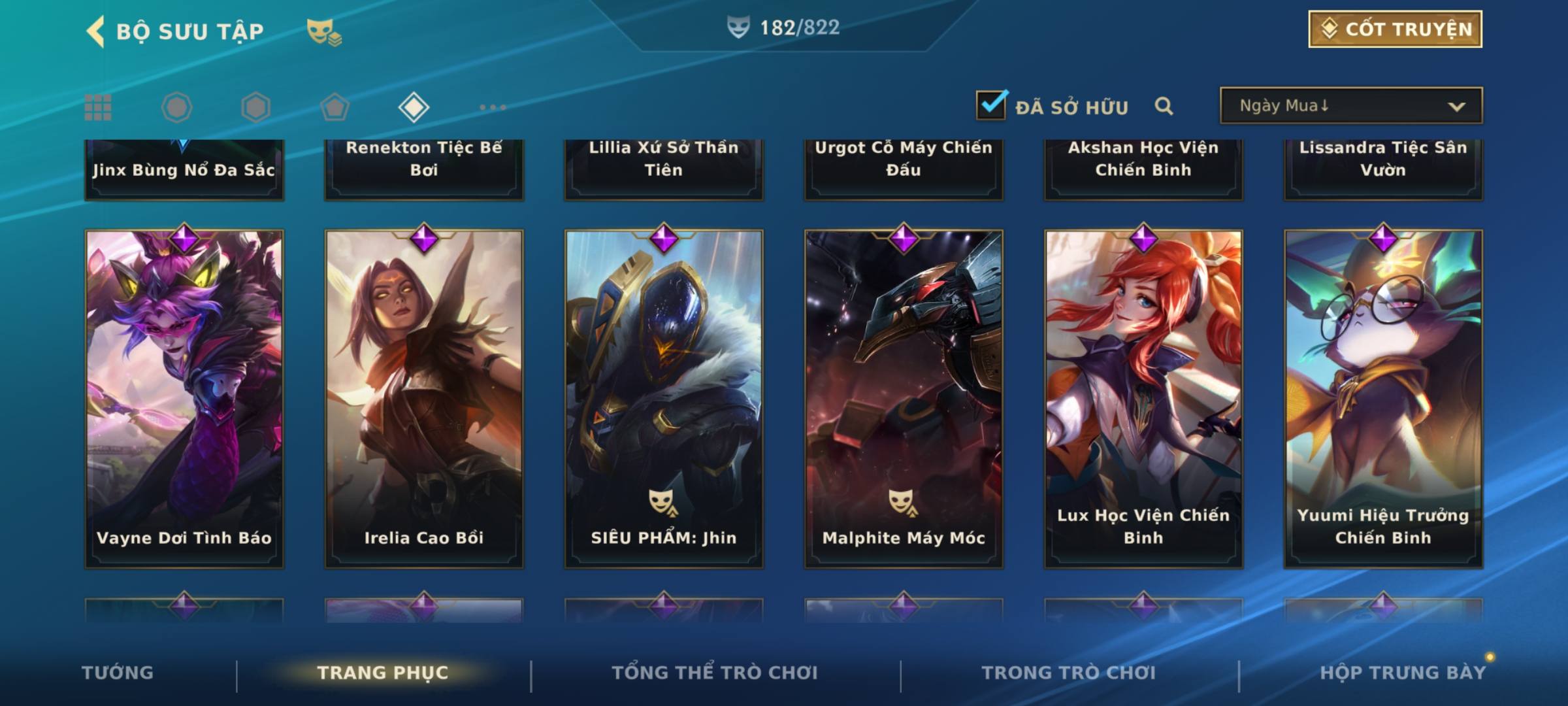The height and width of the screenshot is (706, 1568).
Task: Open the skin search magnifier
Action: pos(1164,106)
